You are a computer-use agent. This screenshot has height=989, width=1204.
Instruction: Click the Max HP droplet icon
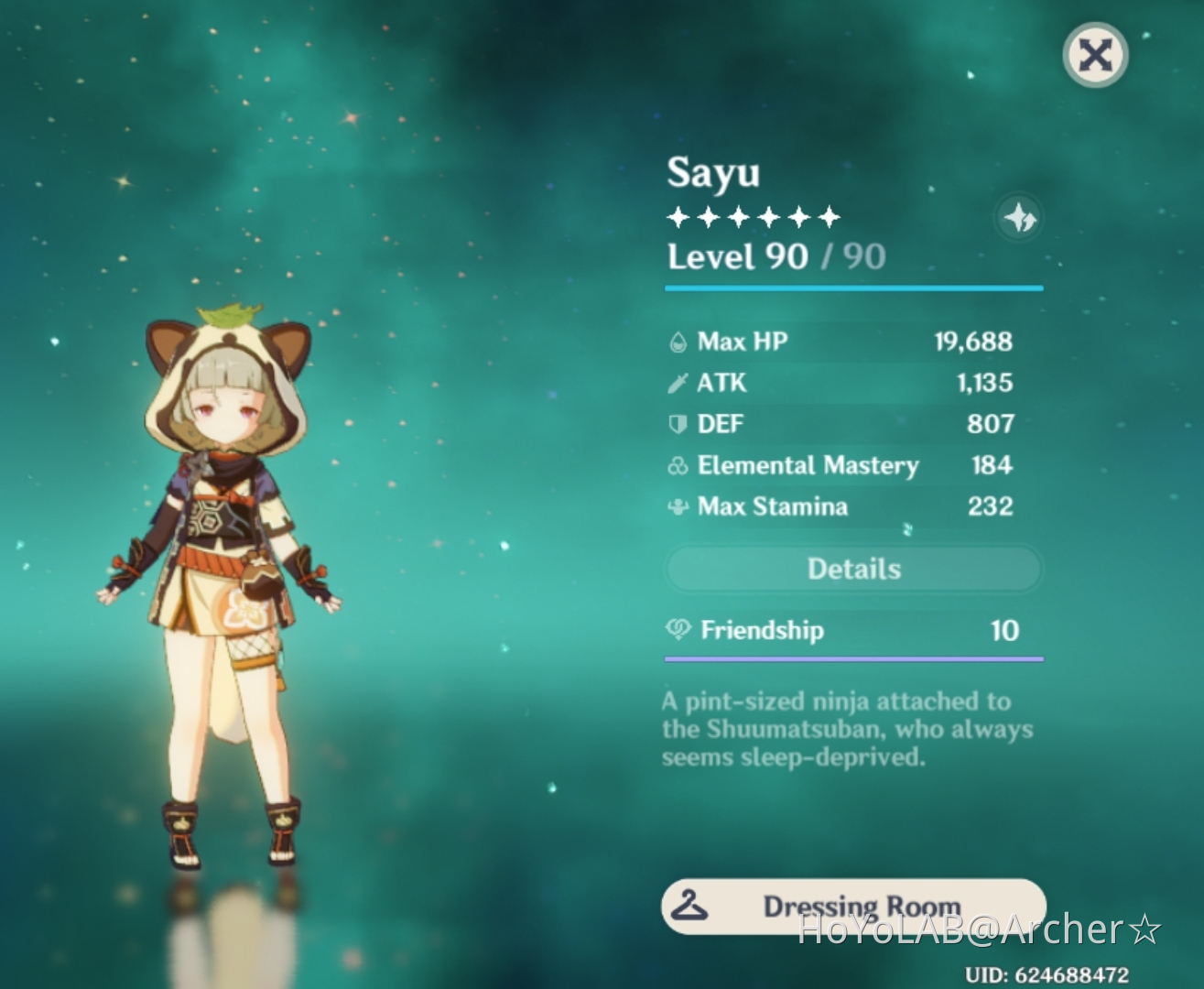[677, 341]
